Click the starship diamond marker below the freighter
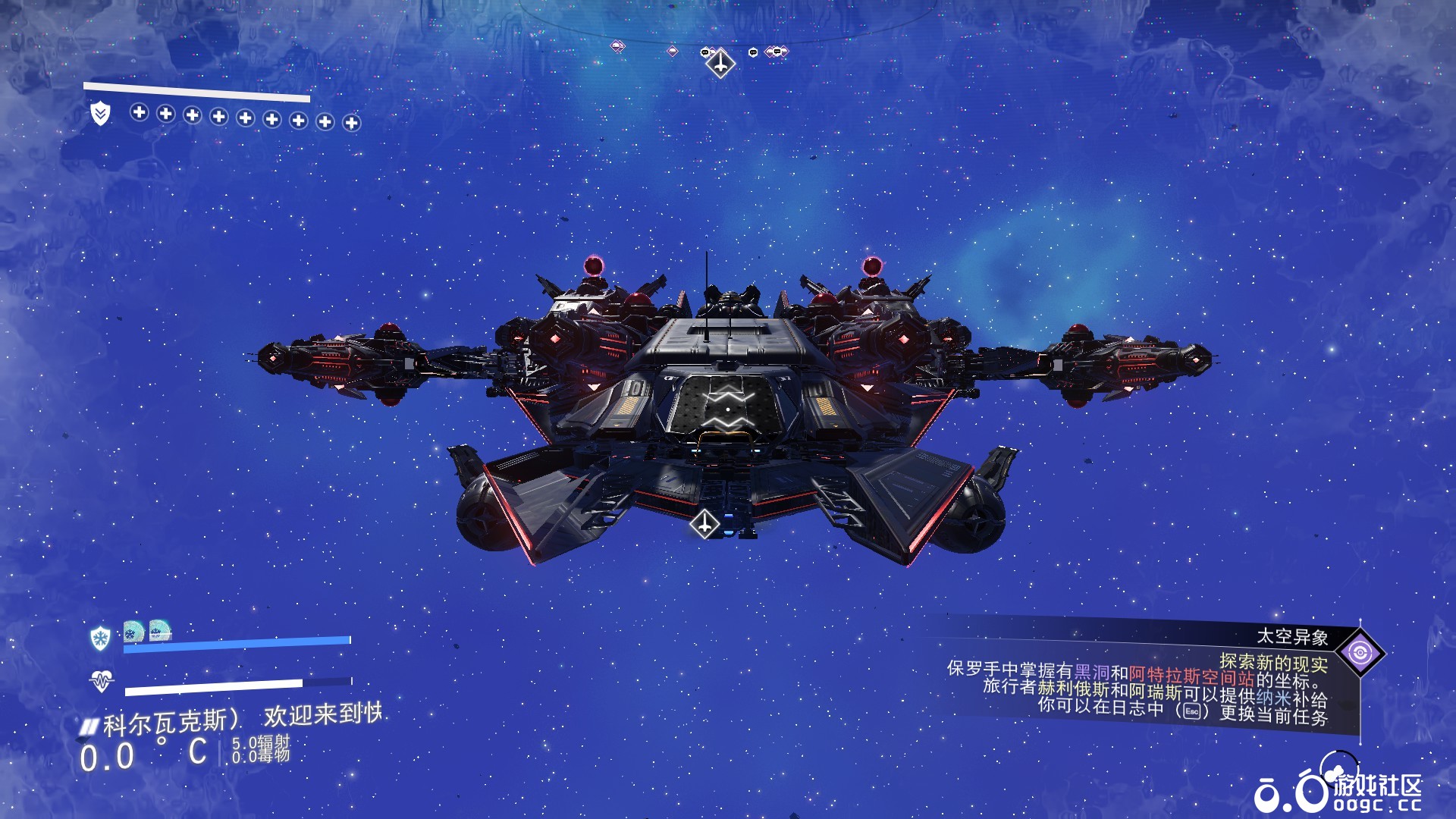This screenshot has height=819, width=1456. coord(704,523)
